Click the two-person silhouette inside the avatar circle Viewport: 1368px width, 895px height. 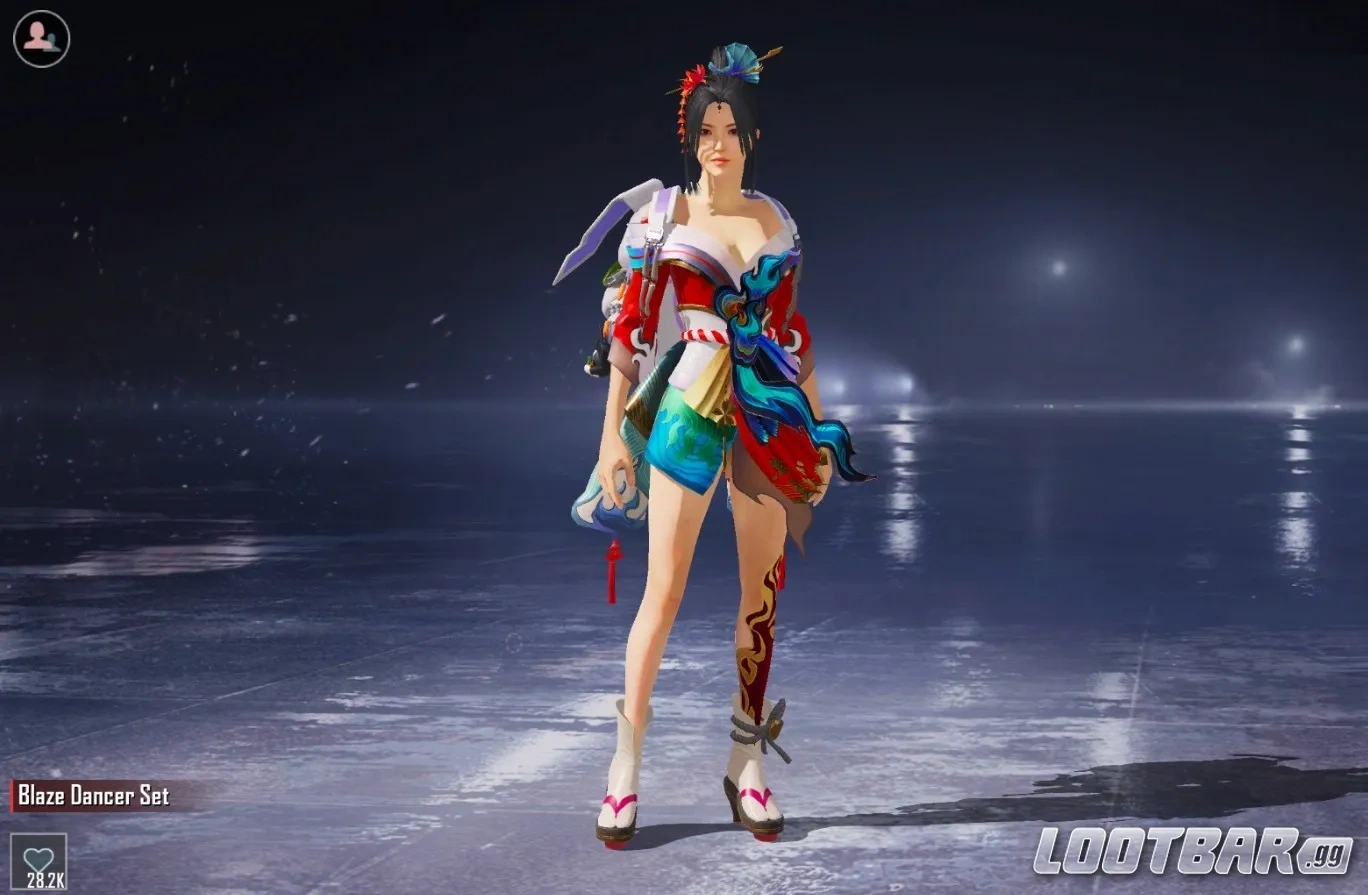tap(38, 38)
